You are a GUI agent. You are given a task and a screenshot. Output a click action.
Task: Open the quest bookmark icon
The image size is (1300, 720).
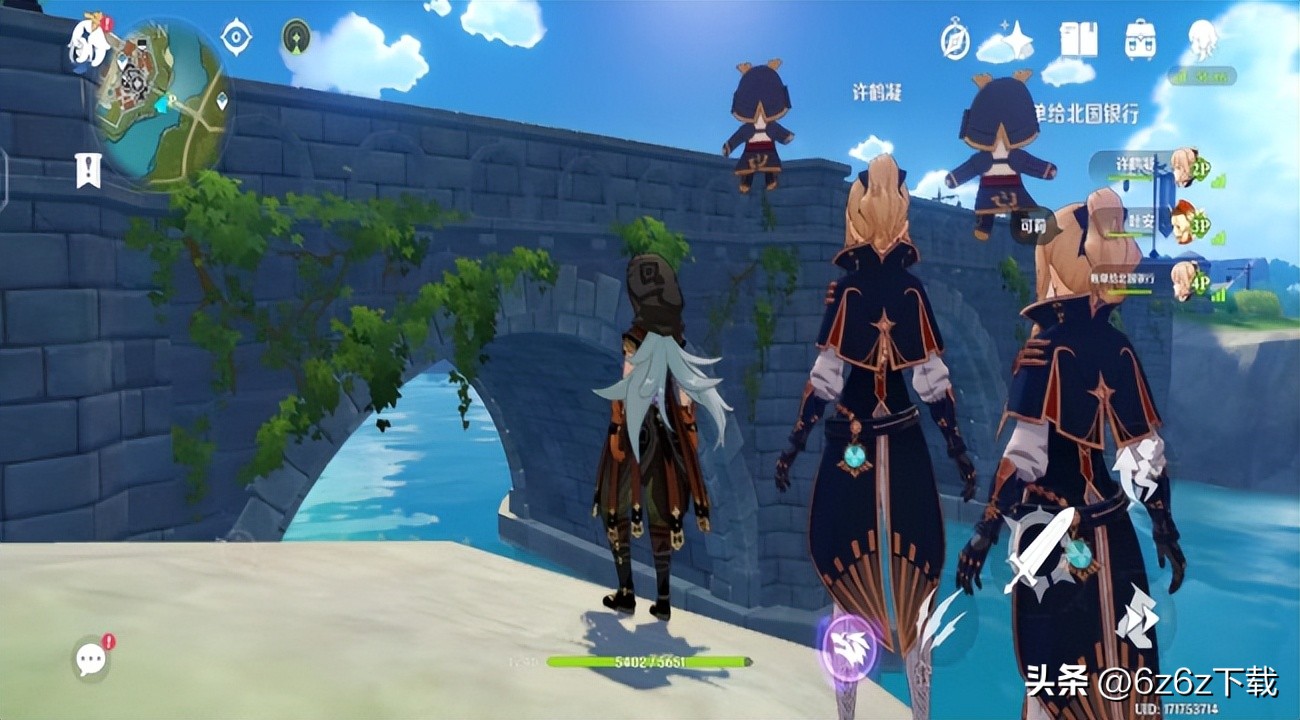[x=88, y=170]
